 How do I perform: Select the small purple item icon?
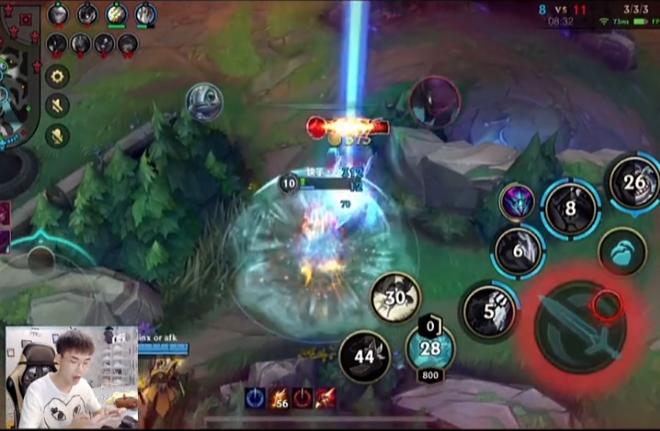point(516,200)
